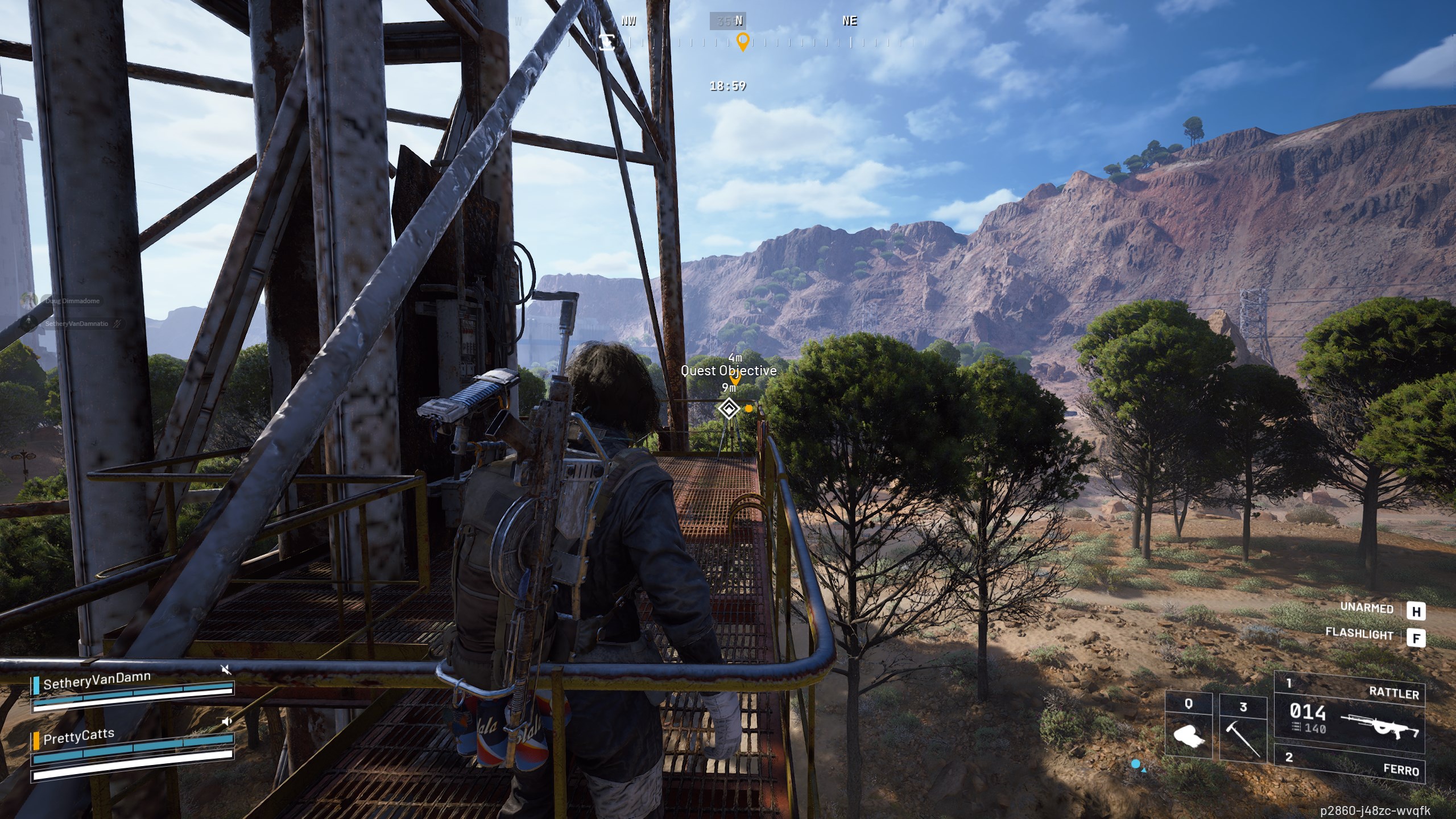Click the orange quest pin on the compass
The image size is (1456, 819).
point(742,42)
